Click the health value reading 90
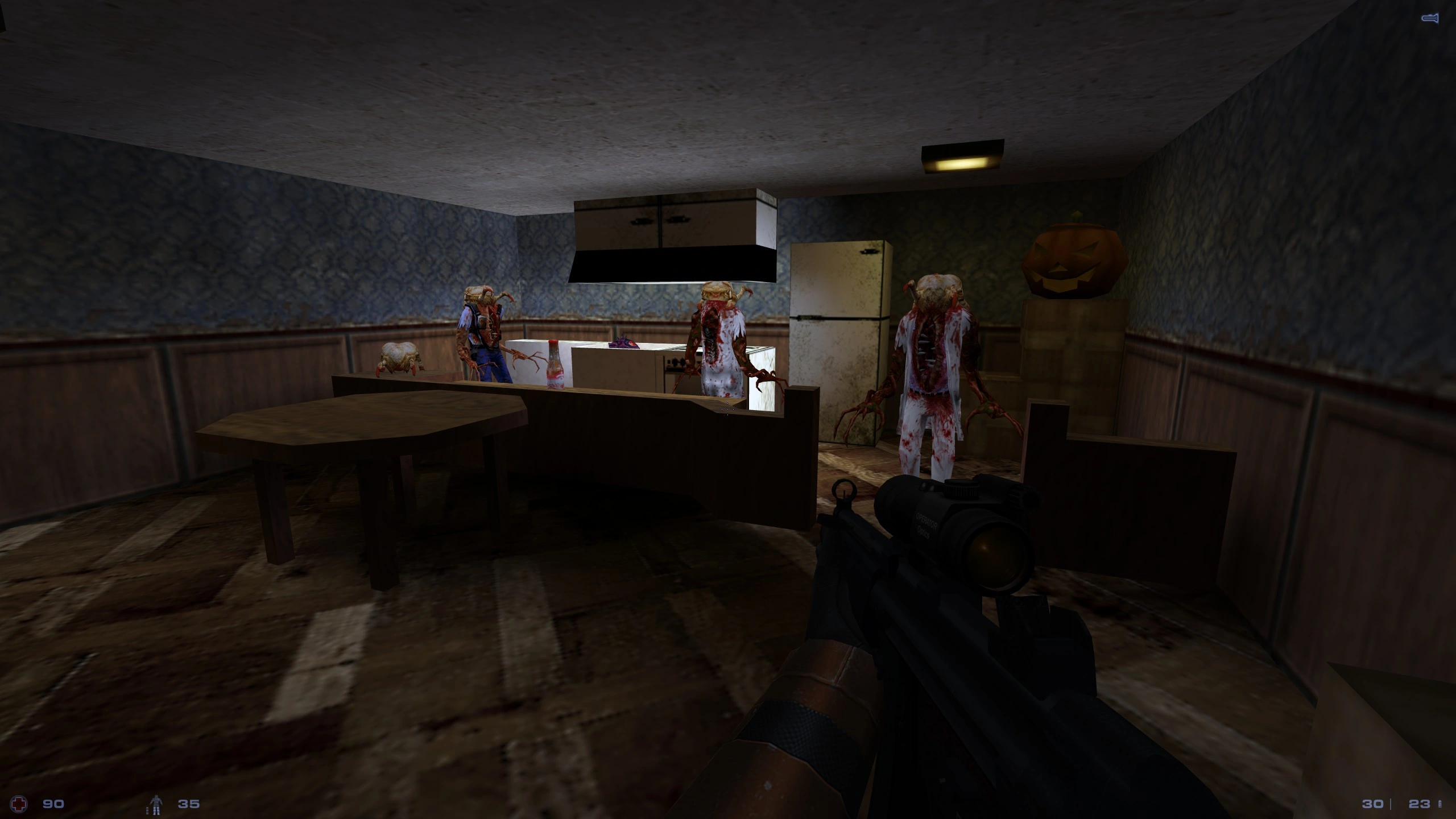Screen dimensions: 1456x819 53,804
